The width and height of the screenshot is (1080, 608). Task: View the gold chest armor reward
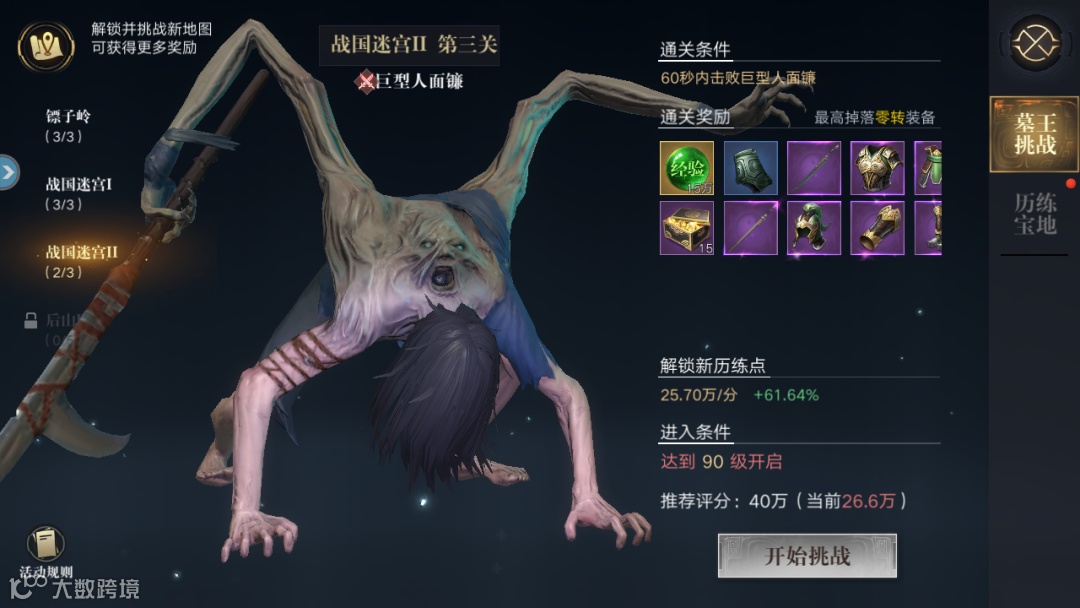point(877,167)
